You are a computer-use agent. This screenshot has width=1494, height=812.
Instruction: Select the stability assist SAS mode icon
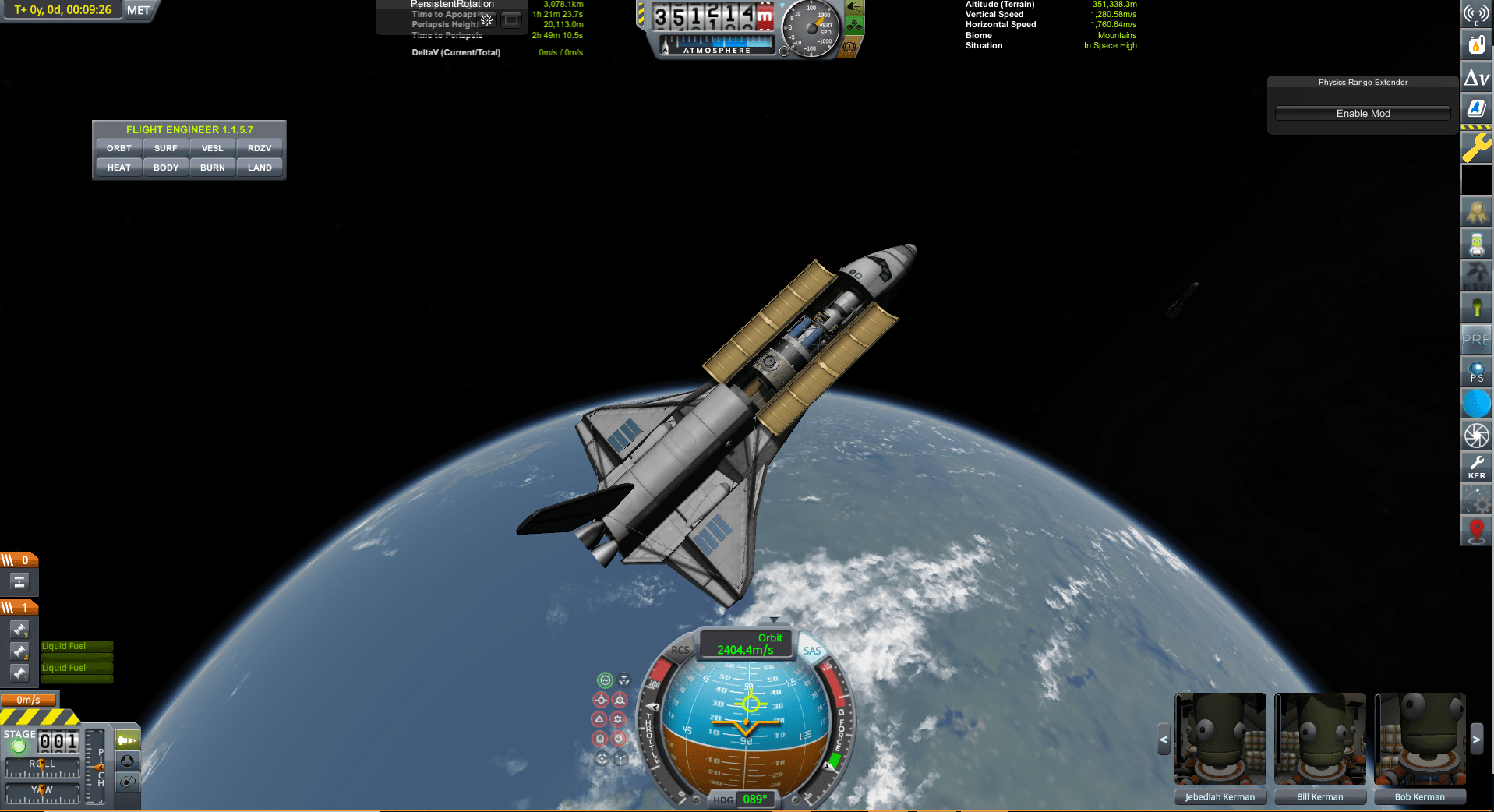click(604, 680)
